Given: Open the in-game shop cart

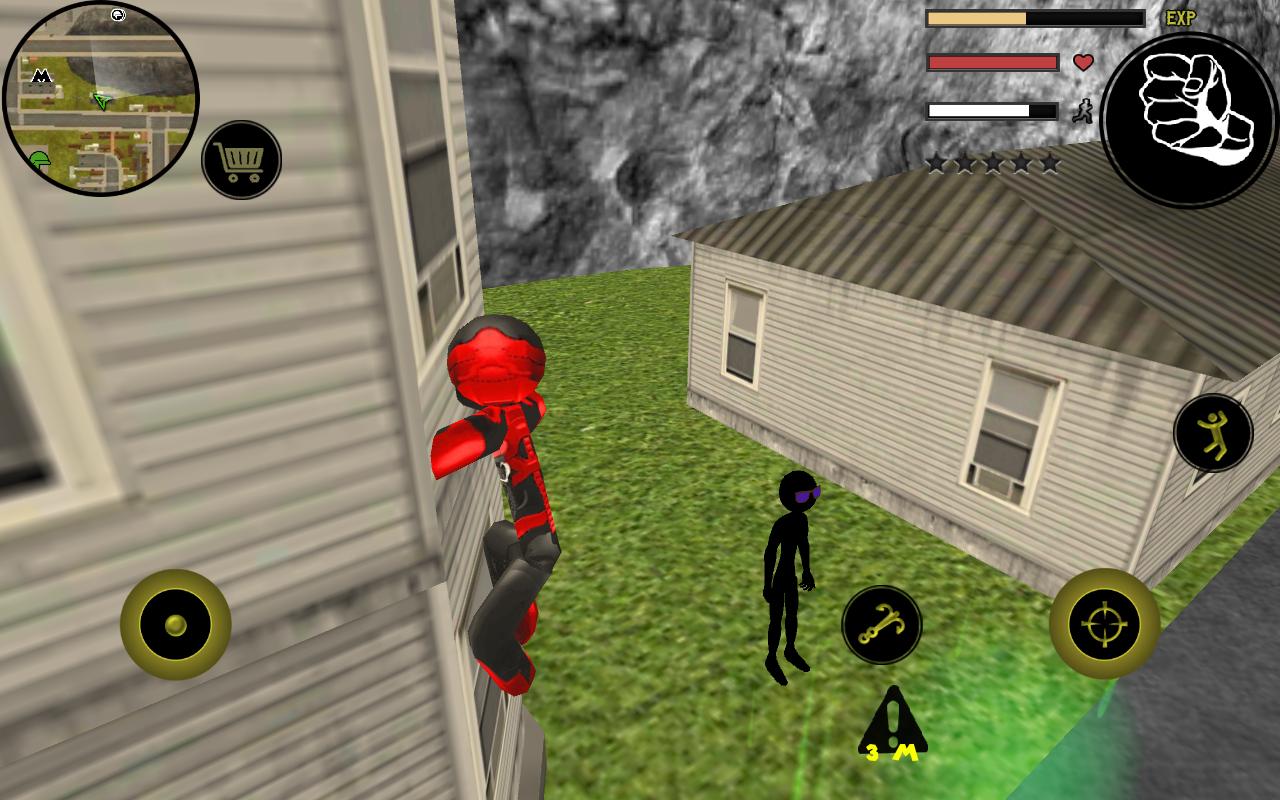Looking at the screenshot, I should tap(239, 157).
